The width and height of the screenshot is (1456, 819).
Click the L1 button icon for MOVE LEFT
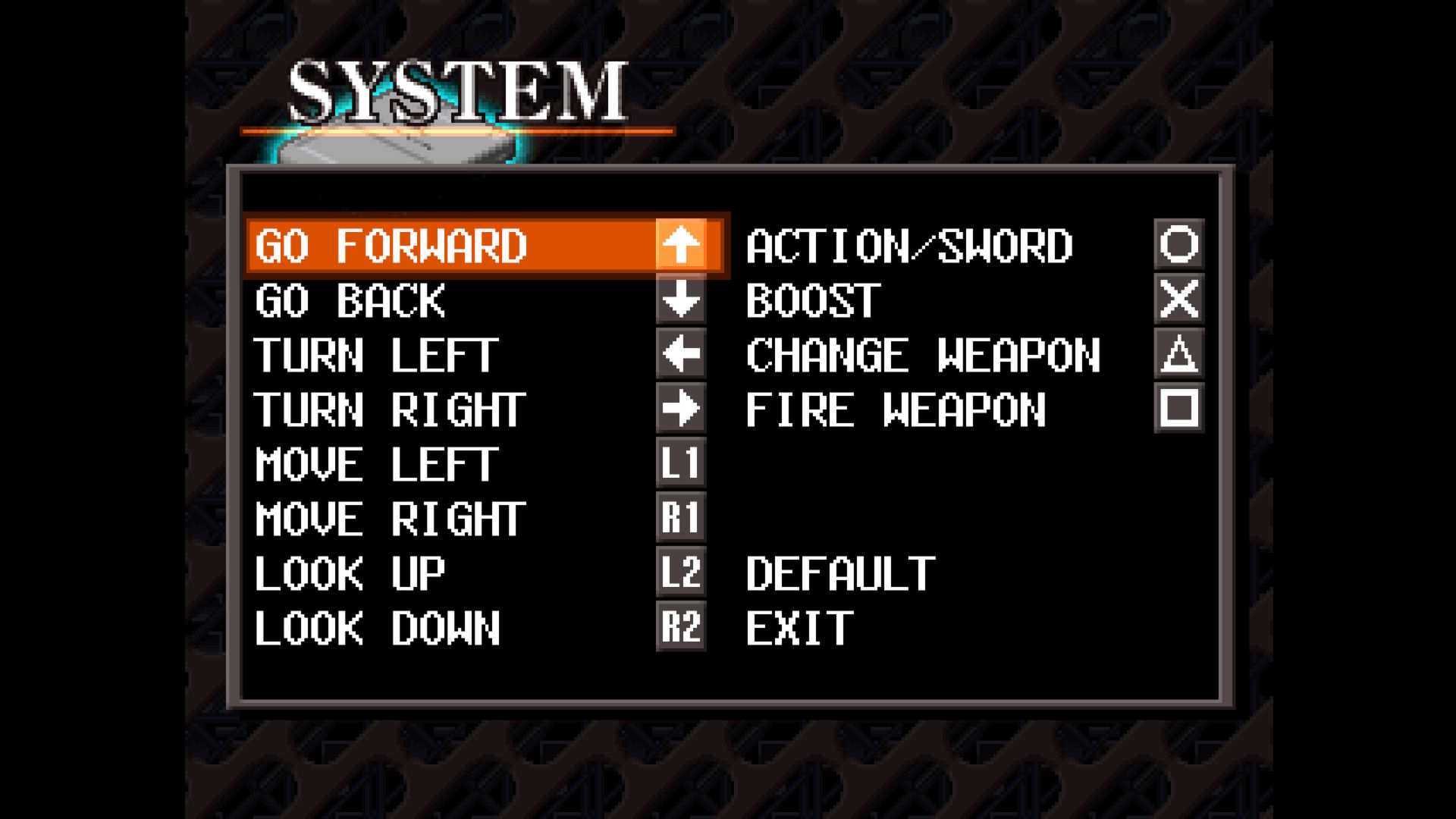[x=681, y=463]
